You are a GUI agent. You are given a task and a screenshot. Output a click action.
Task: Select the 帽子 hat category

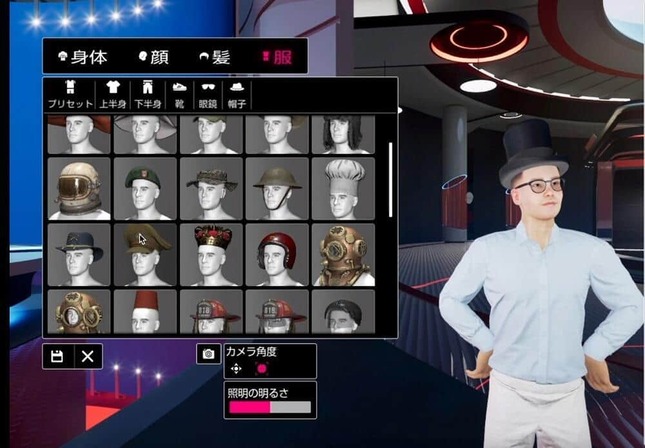[x=237, y=94]
